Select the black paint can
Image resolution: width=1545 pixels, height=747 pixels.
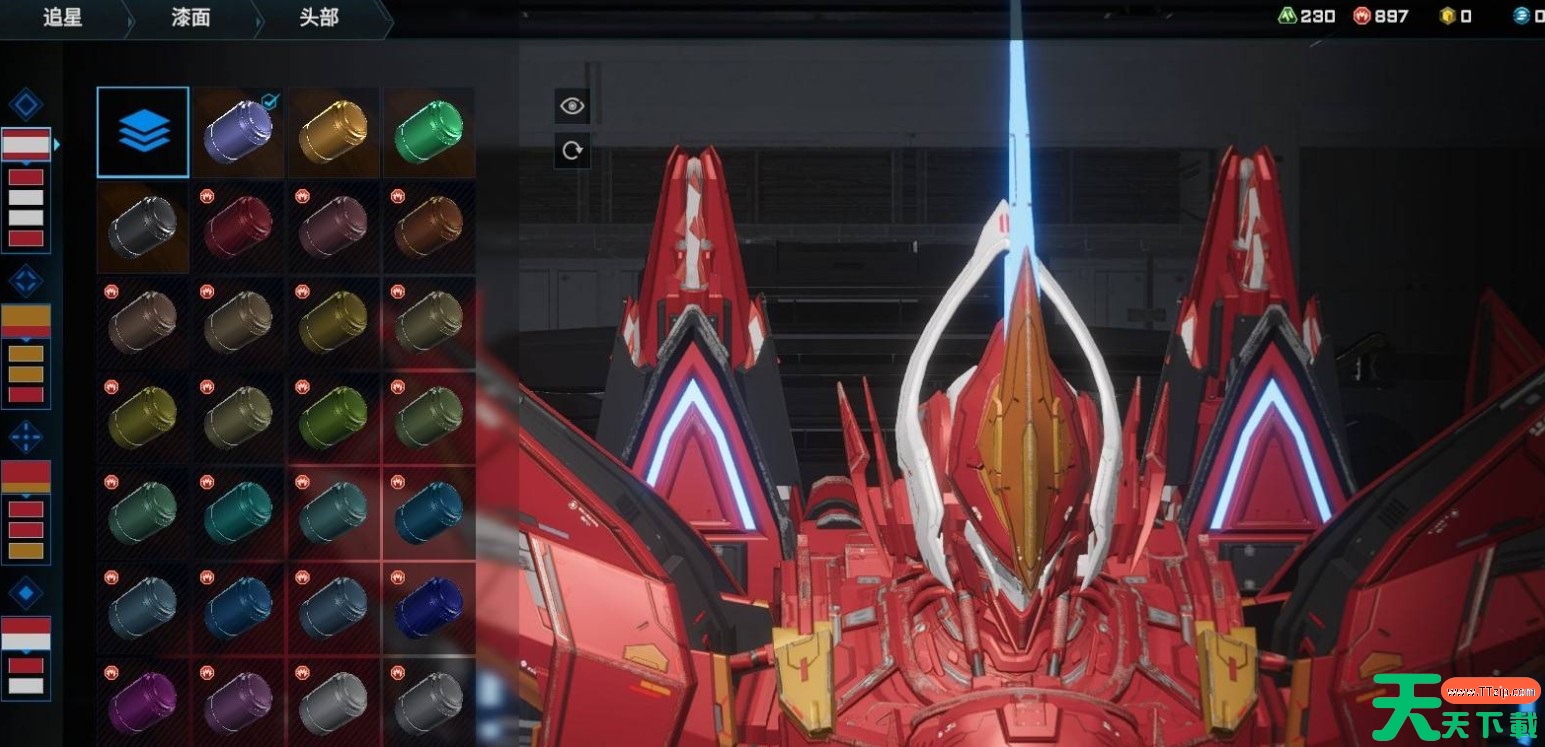[143, 227]
